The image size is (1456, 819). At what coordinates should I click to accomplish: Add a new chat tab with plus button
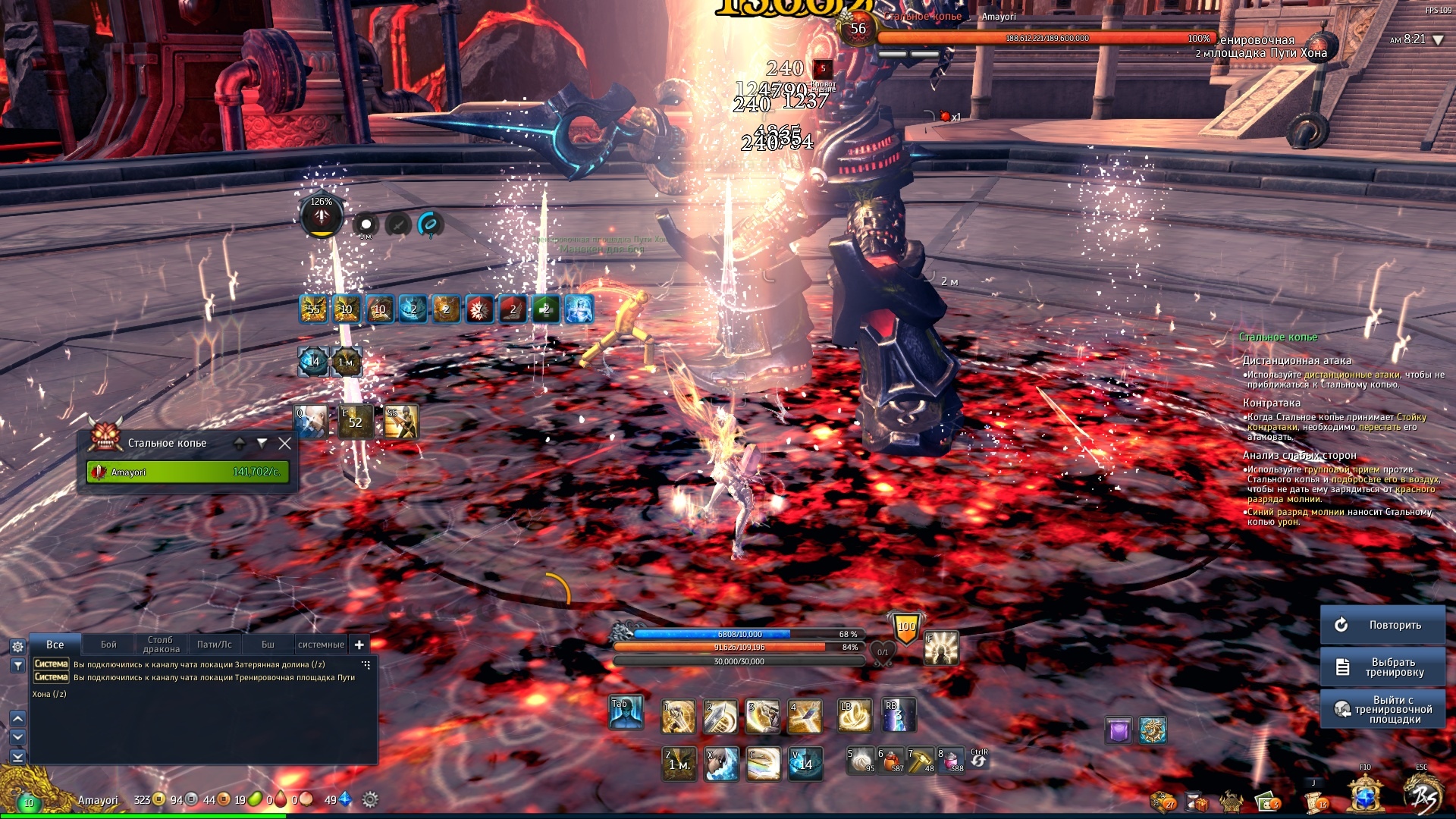click(x=359, y=645)
